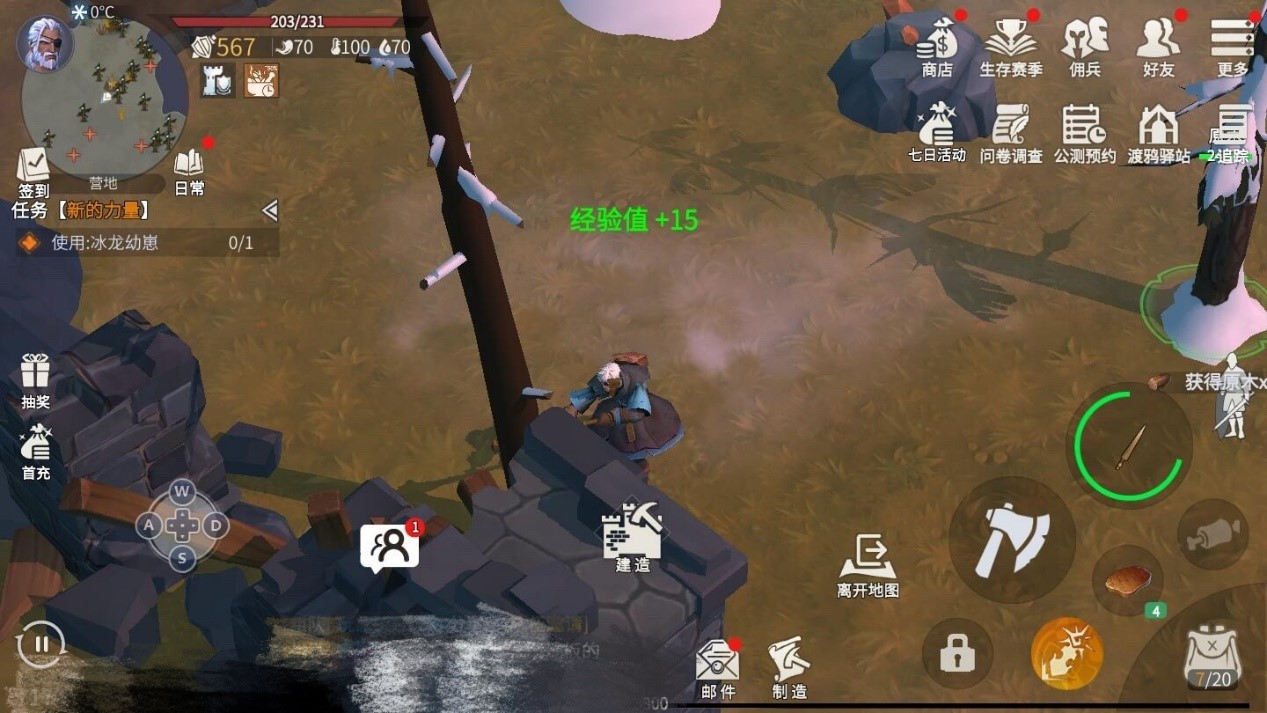This screenshot has height=713, width=1267.
Task: Open the 制造 crafting menu
Action: click(x=789, y=666)
